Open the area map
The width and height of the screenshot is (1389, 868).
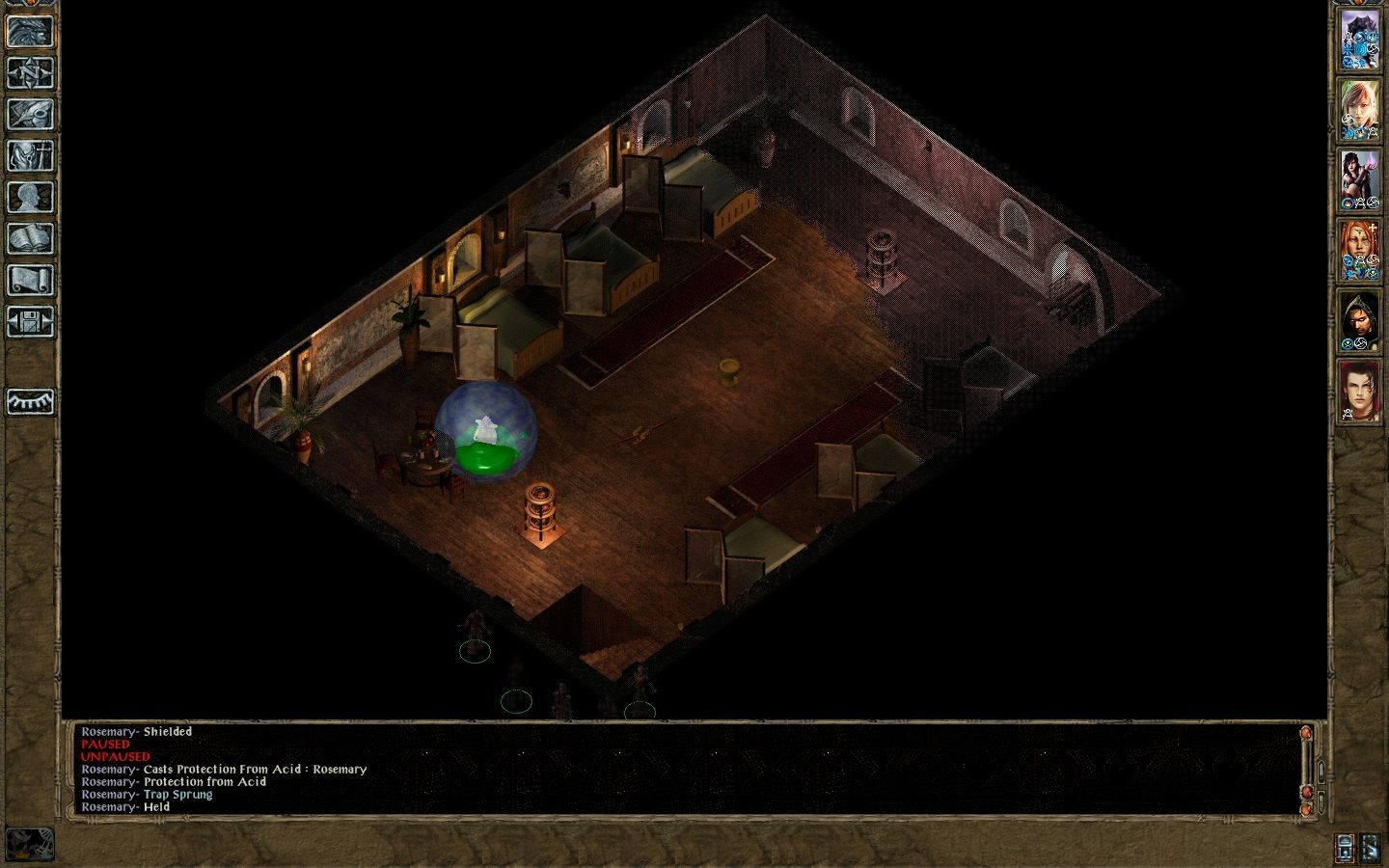pos(30,72)
